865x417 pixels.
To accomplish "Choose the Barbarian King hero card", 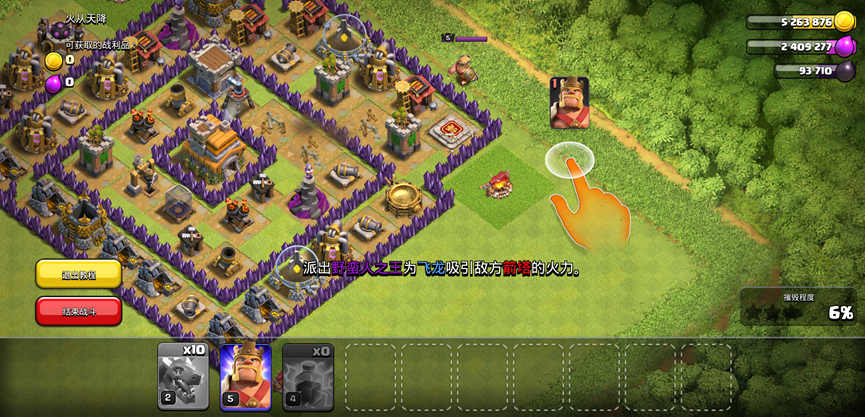I will [x=245, y=376].
